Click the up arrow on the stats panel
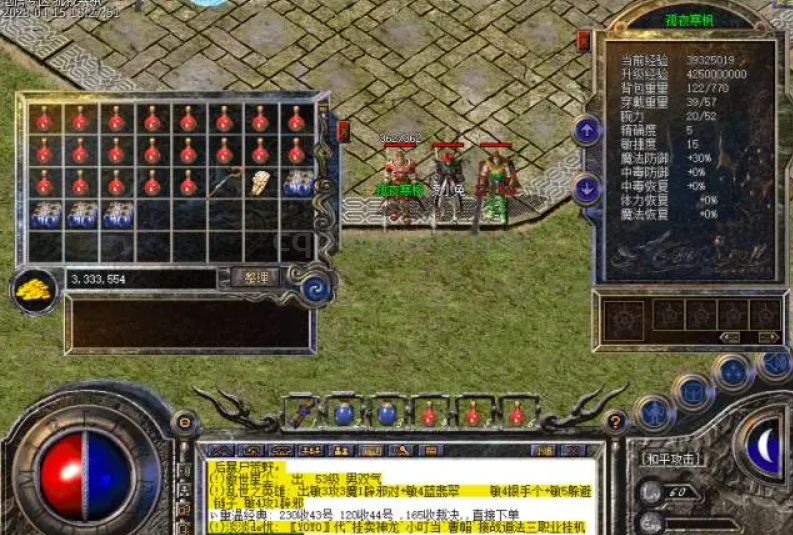The width and height of the screenshot is (793, 535). (586, 130)
